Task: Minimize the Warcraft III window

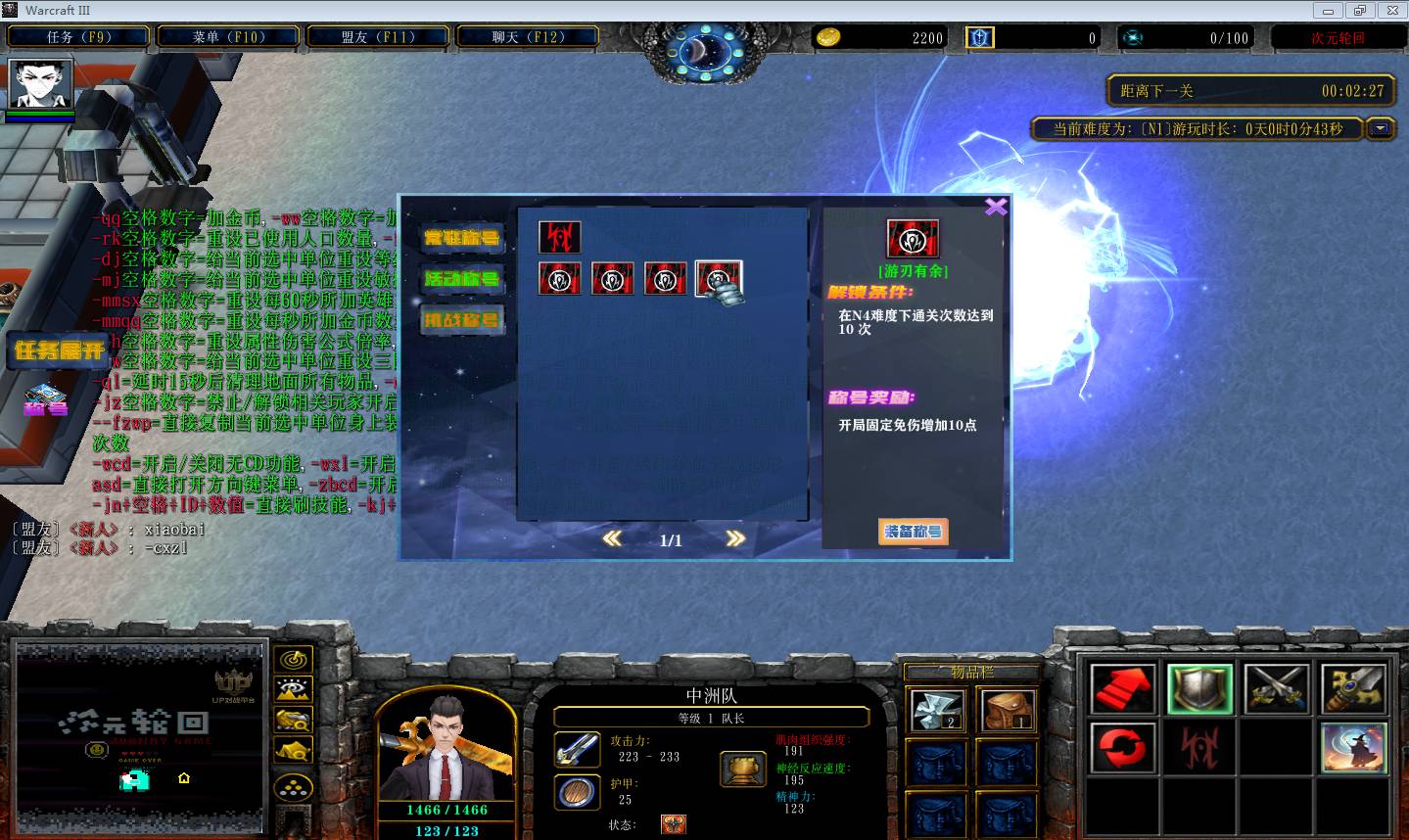Action: click(1328, 11)
